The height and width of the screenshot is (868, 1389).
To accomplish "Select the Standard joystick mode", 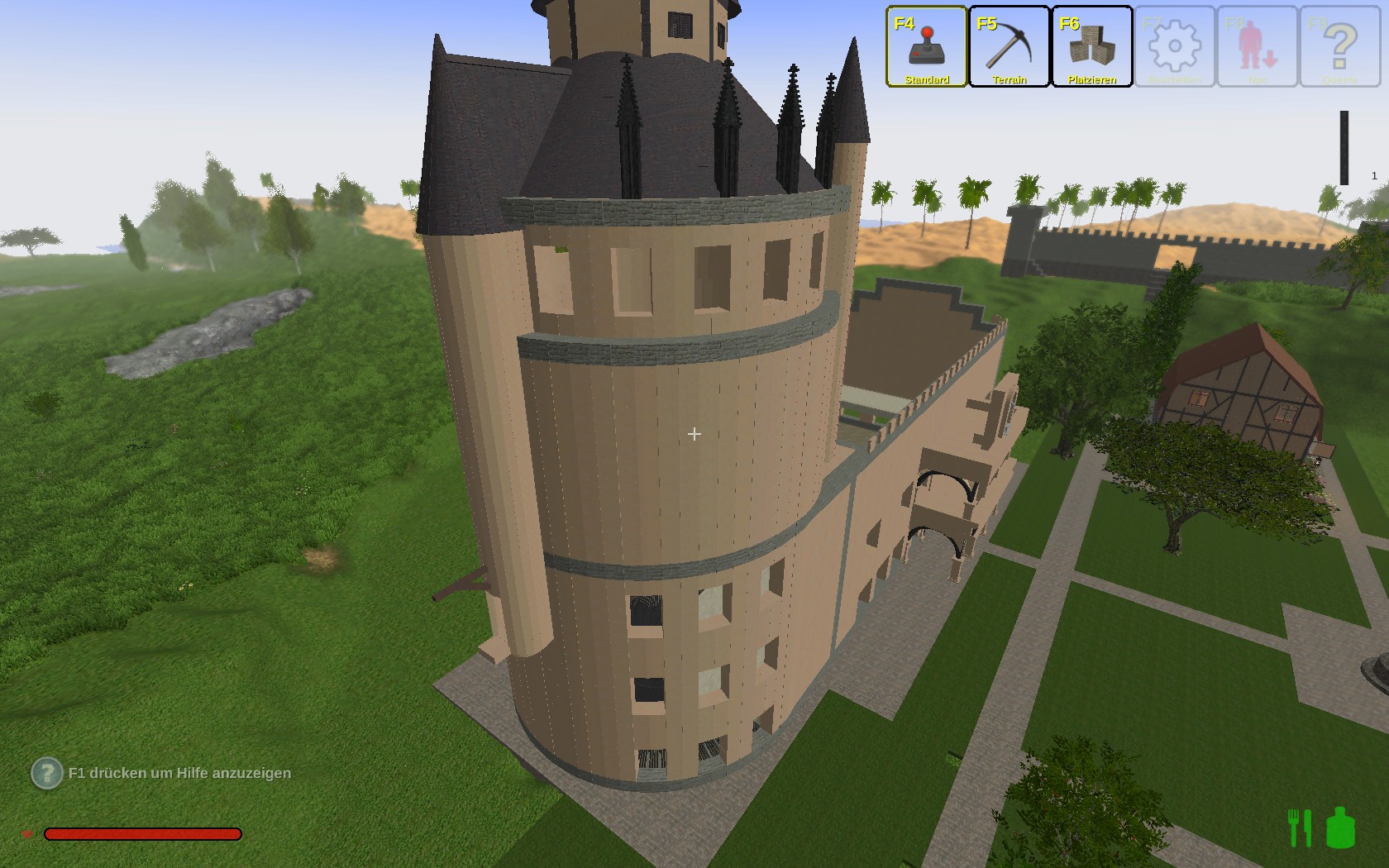I will pyautogui.click(x=927, y=46).
